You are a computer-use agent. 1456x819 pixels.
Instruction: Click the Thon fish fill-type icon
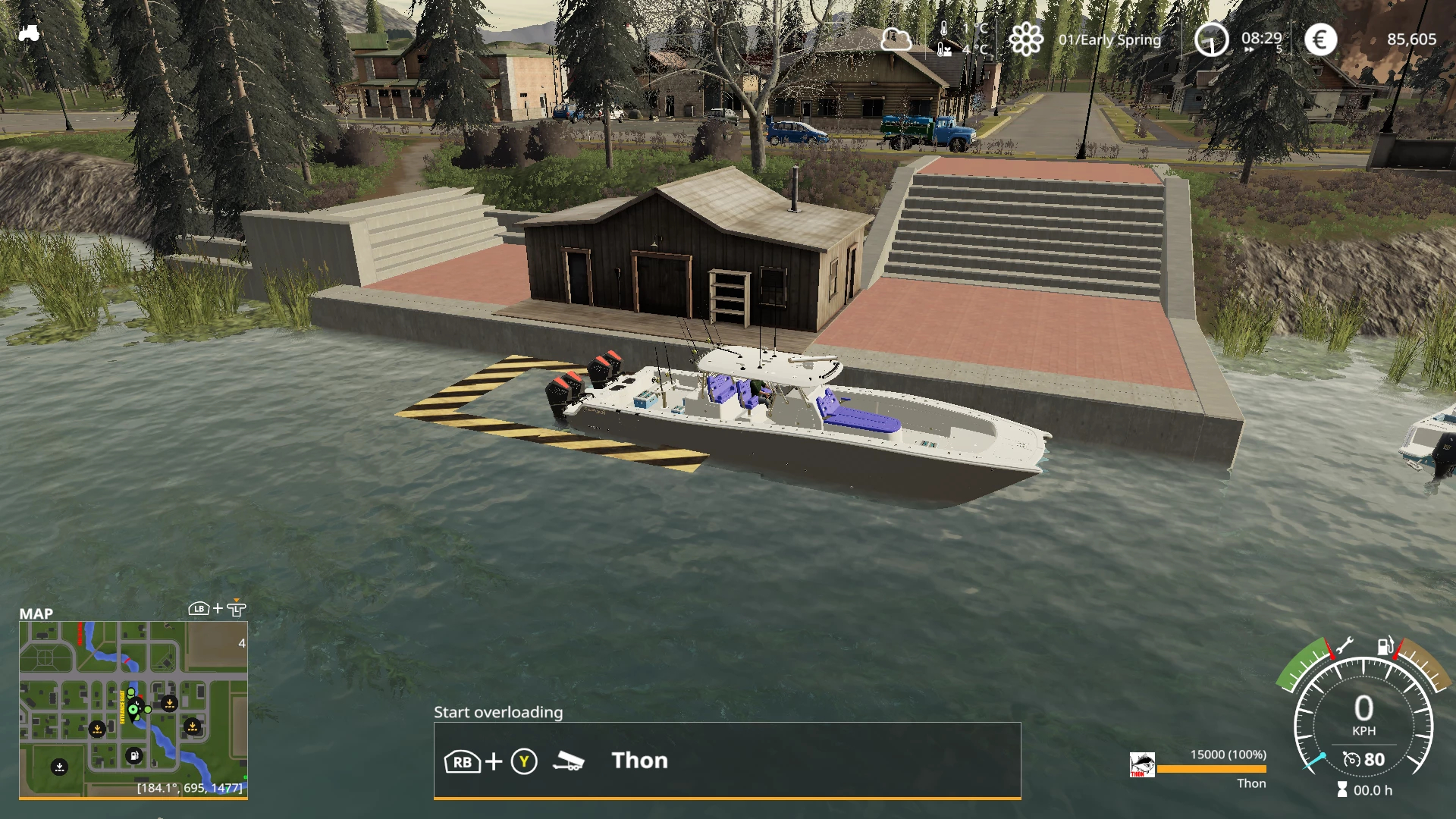(1142, 764)
